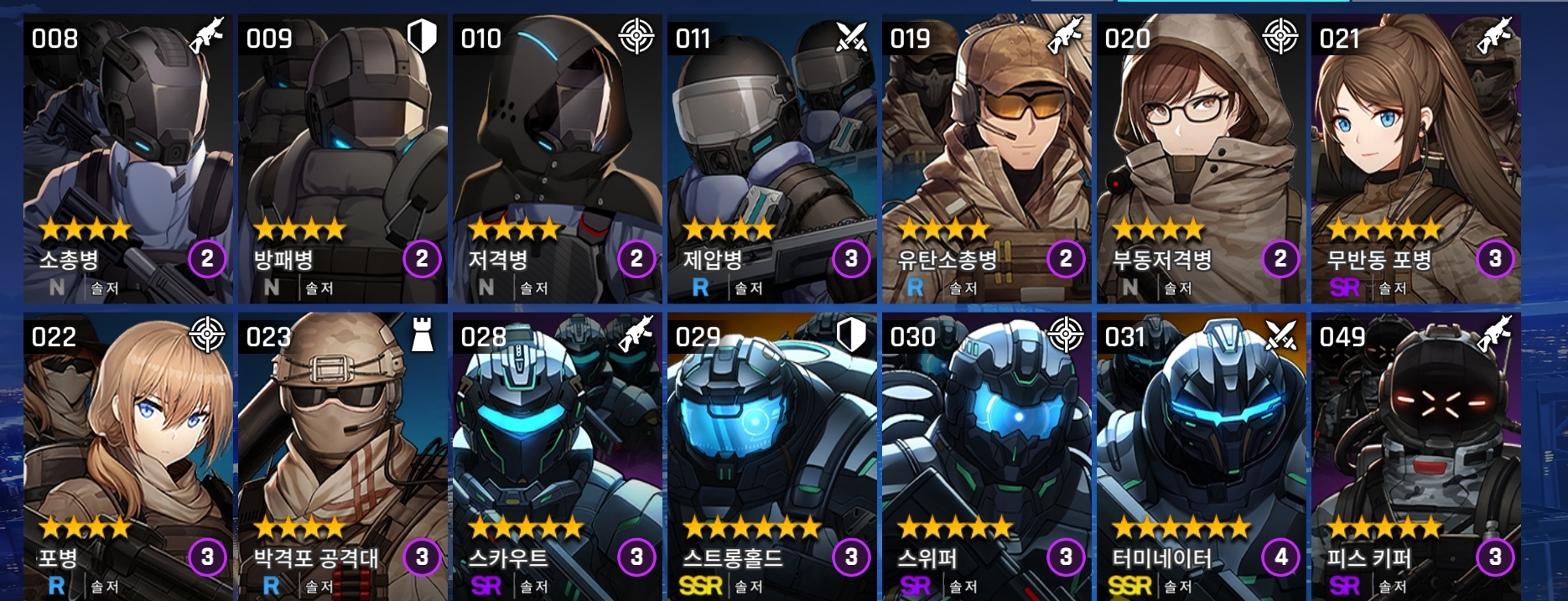Pick the 010 저격병 sniper card

(x=558, y=159)
